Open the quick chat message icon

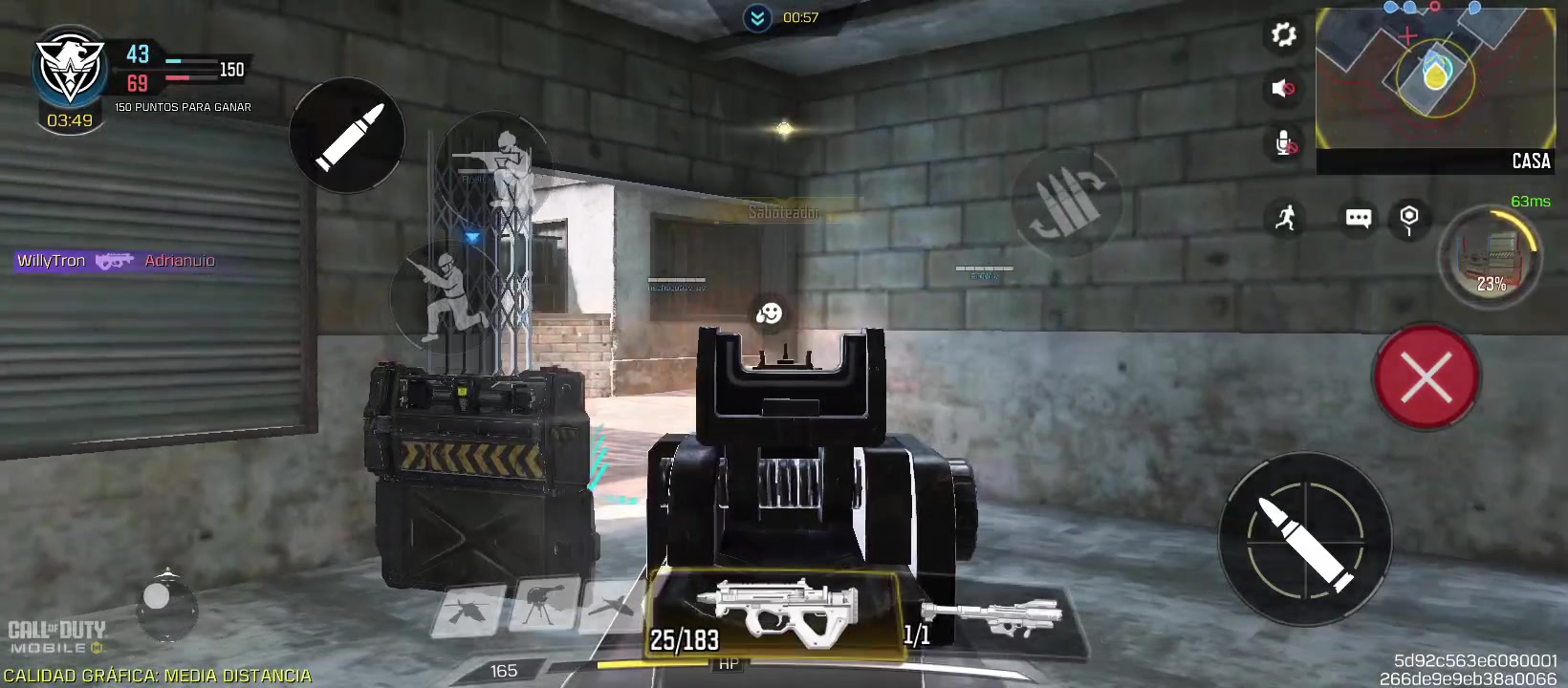pos(1357,219)
